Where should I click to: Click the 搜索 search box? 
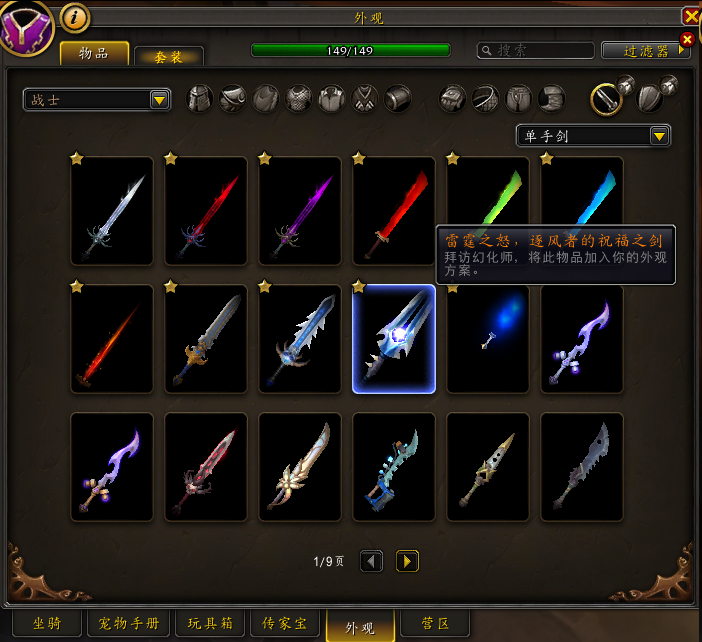click(535, 50)
